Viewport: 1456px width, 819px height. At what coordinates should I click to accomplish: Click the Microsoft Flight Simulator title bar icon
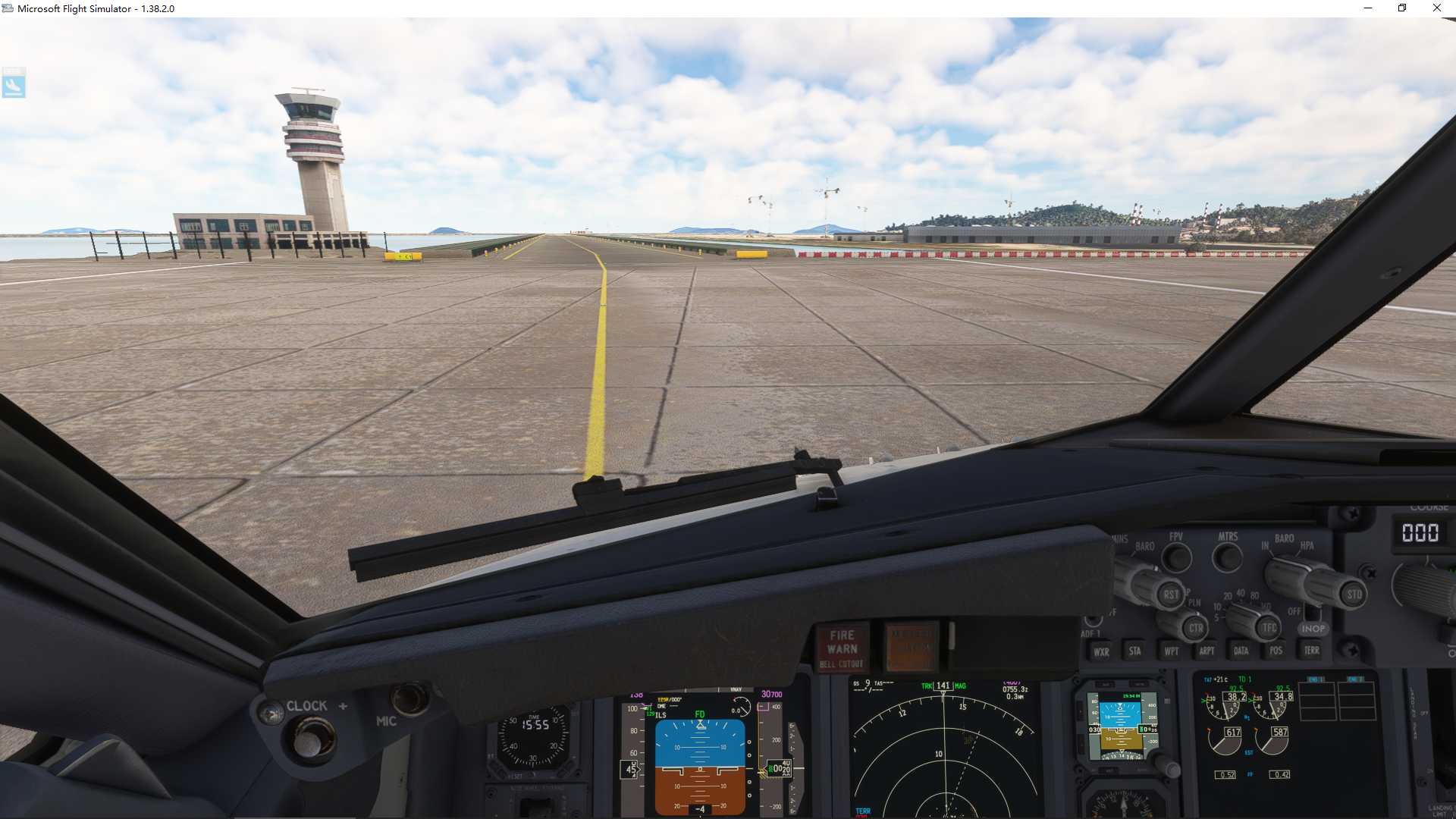point(7,8)
